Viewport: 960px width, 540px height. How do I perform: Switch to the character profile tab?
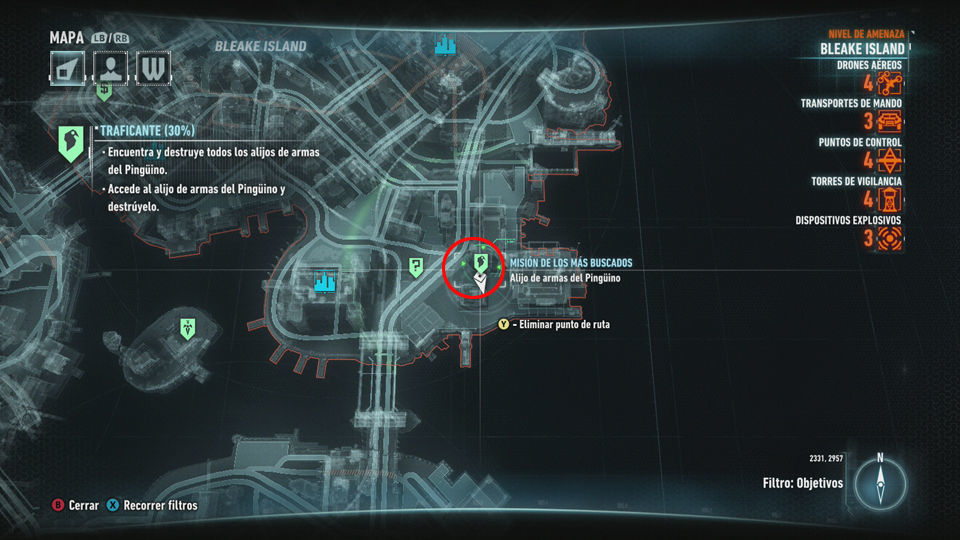click(110, 69)
